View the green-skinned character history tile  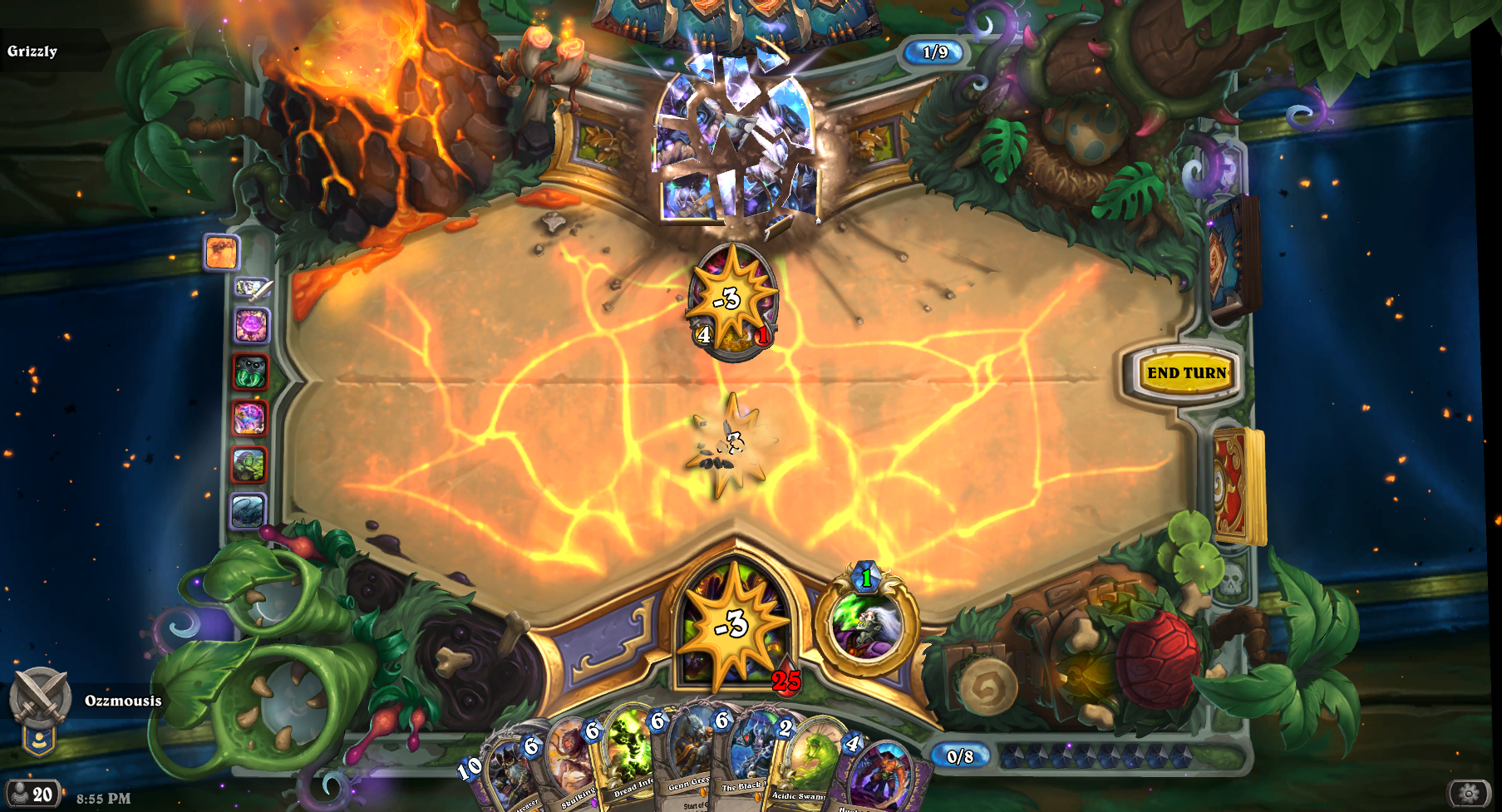click(249, 465)
